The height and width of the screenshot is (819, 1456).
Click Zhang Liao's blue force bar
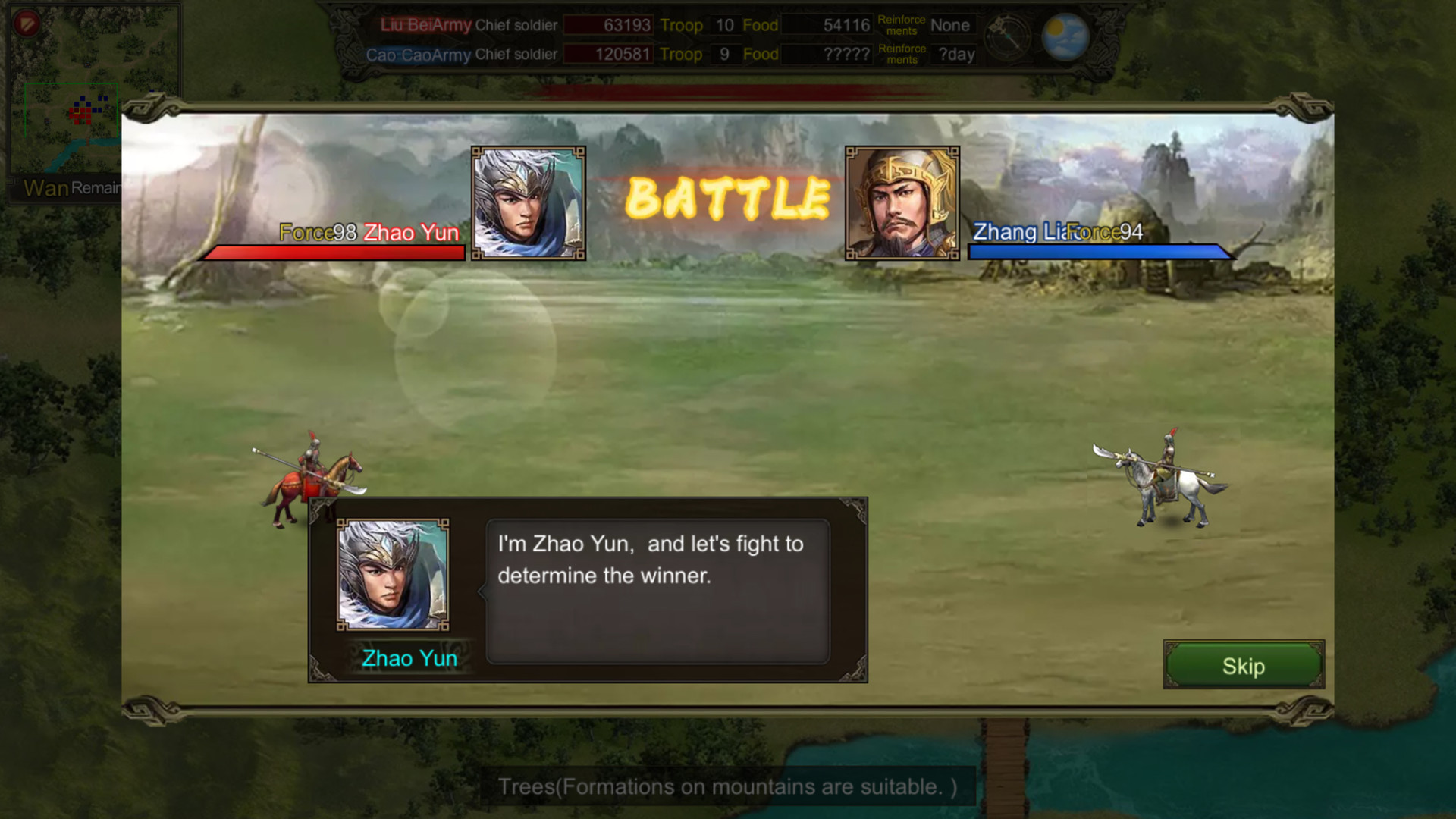[1099, 252]
